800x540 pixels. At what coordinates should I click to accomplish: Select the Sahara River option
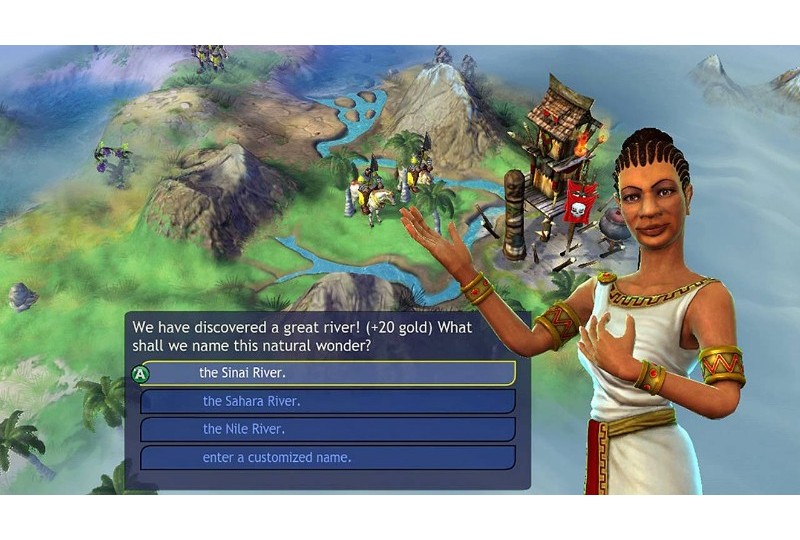pyautogui.click(x=328, y=401)
